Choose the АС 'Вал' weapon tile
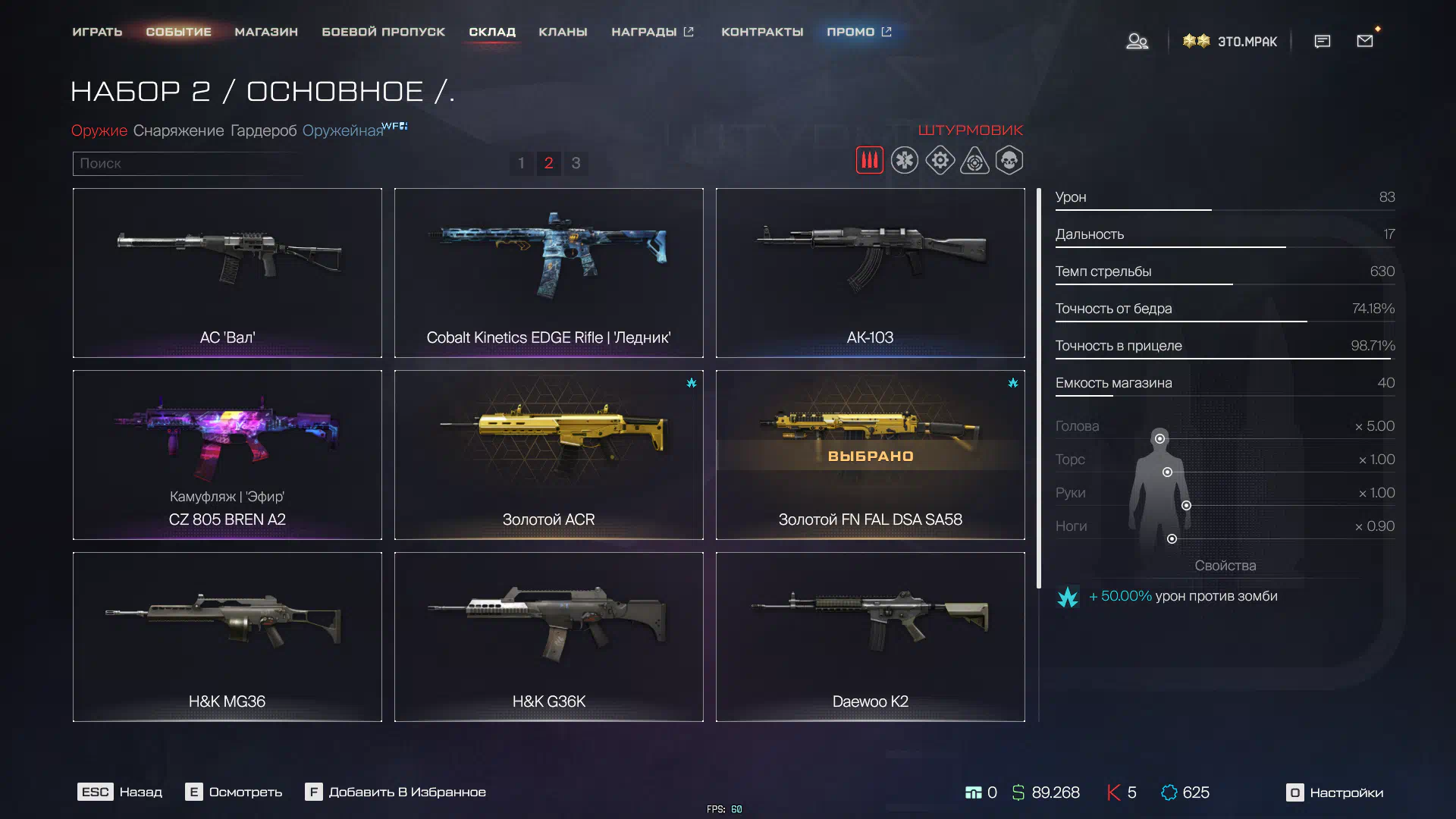Image resolution: width=1456 pixels, height=819 pixels. click(227, 273)
